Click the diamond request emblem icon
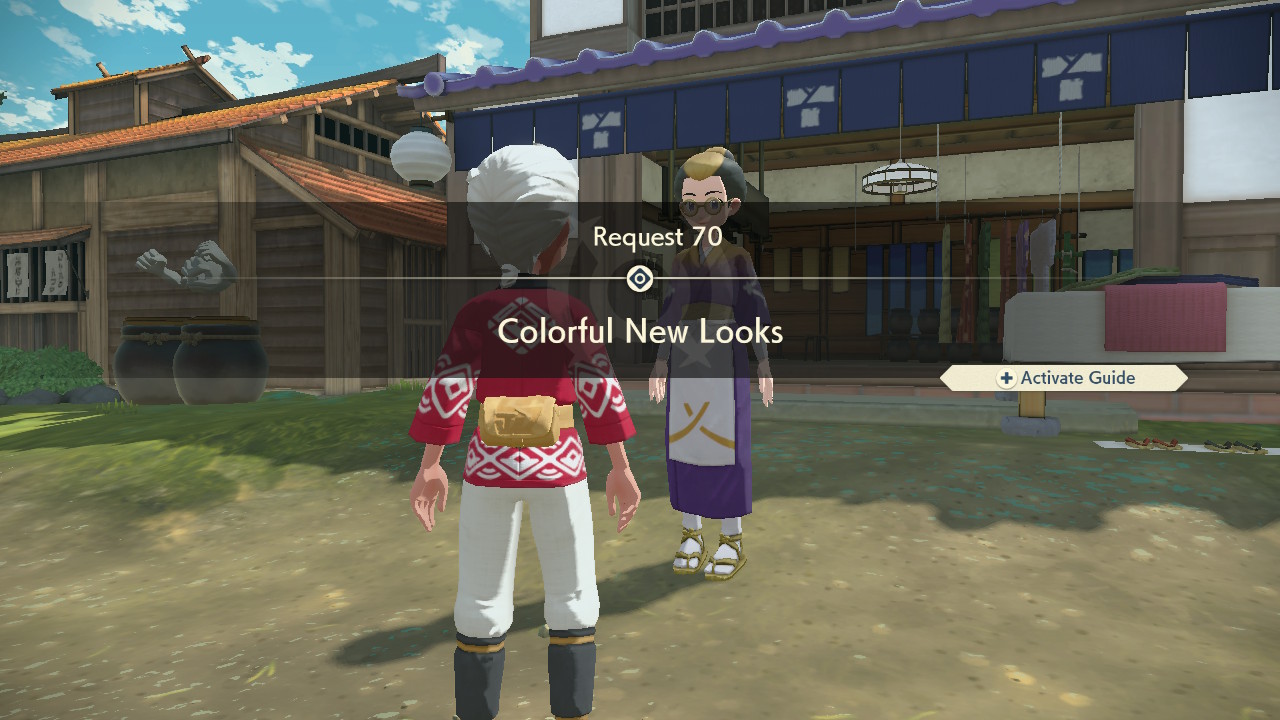1280x720 pixels. pyautogui.click(x=639, y=279)
